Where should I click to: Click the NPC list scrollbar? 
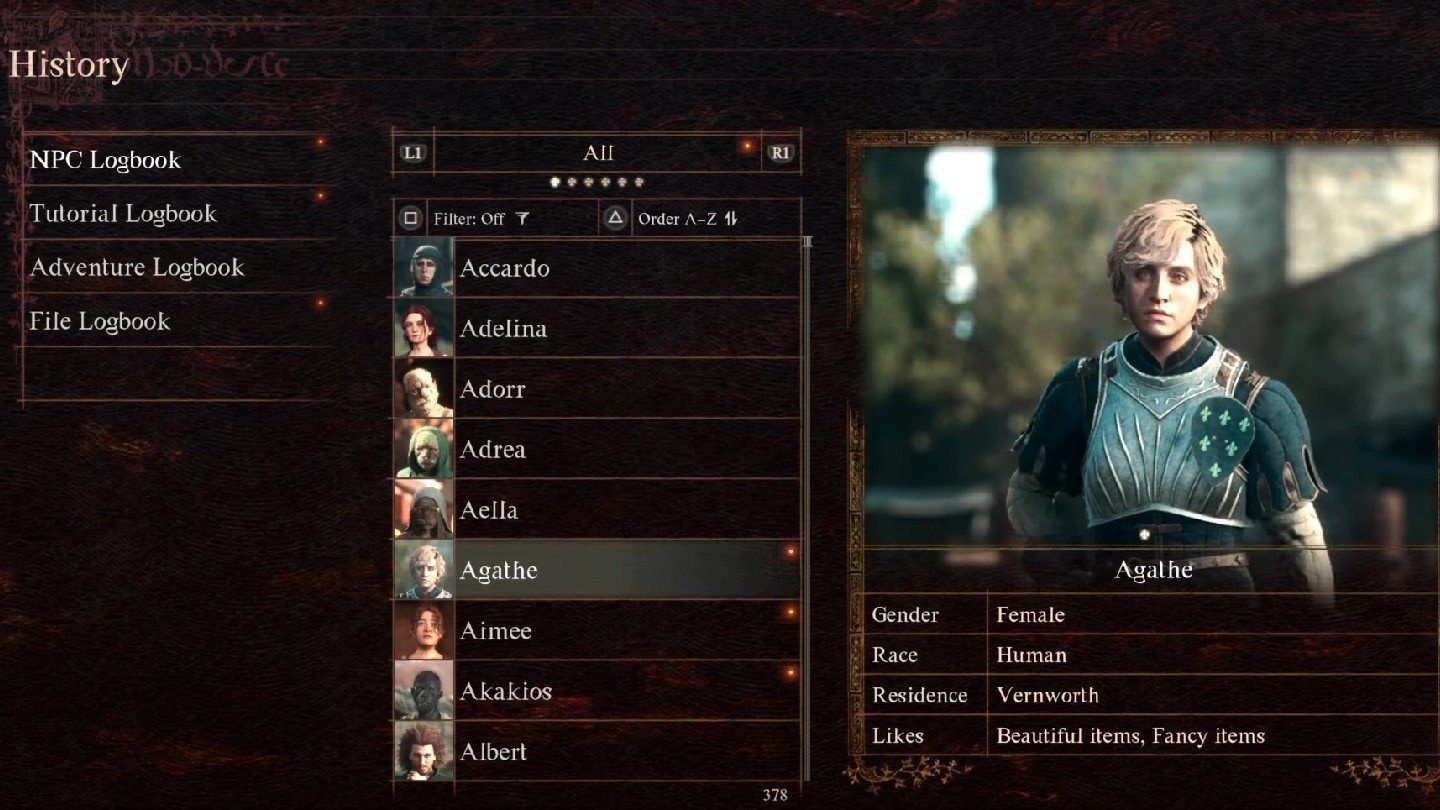coord(808,500)
